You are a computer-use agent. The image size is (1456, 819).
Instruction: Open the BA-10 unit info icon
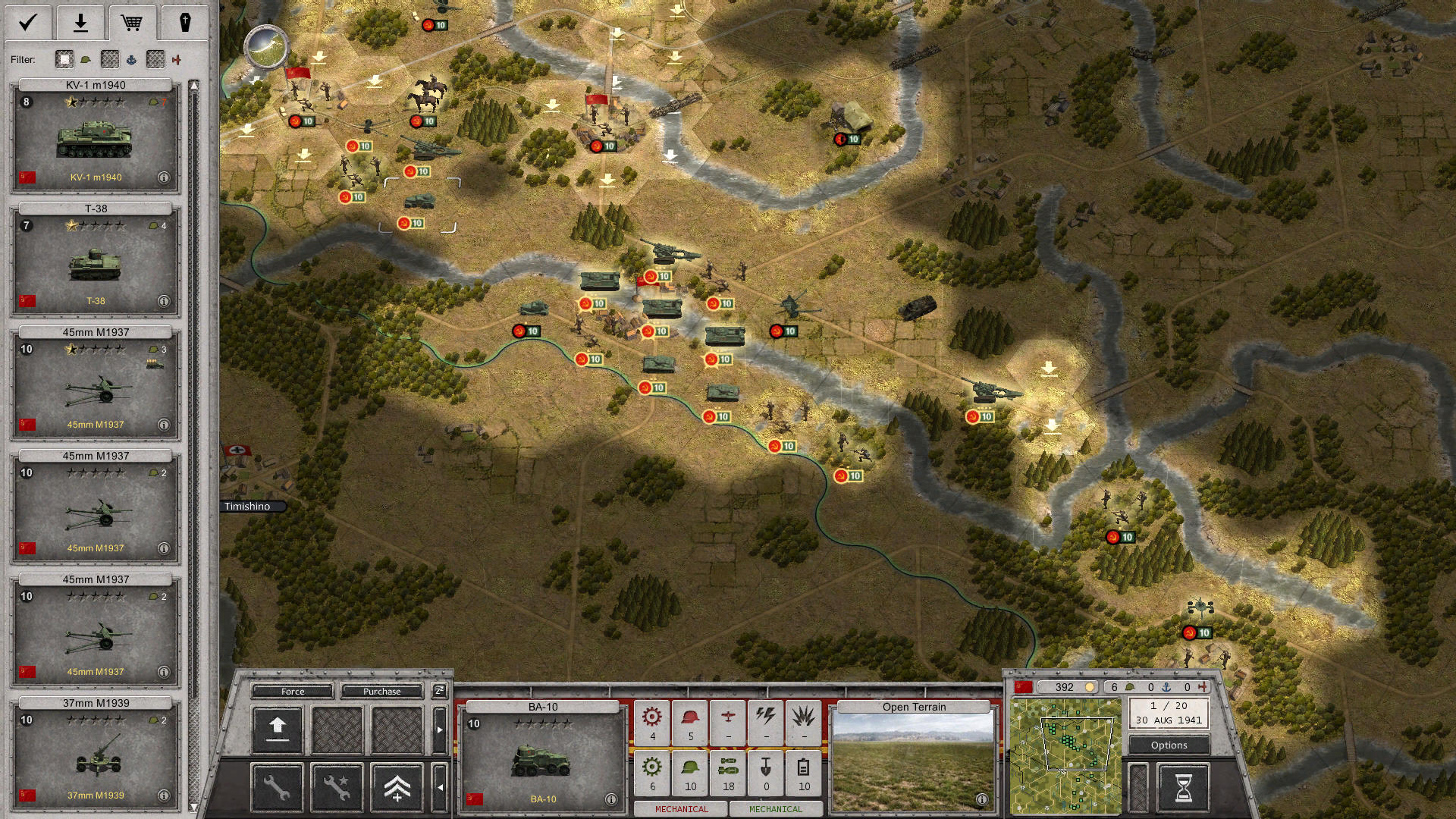[610, 798]
